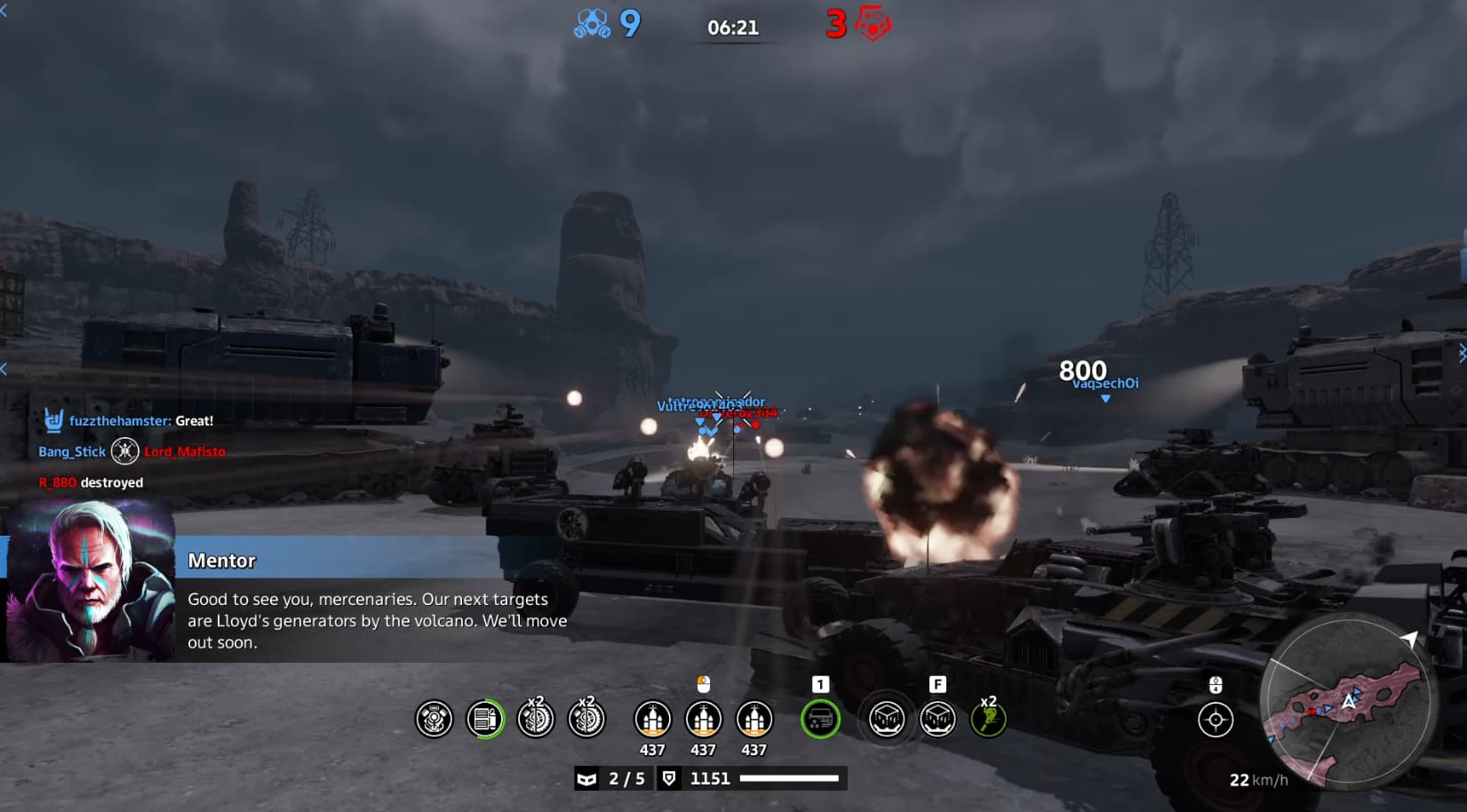This screenshot has height=812, width=1467.
Task: Select the green-ringed radiator module icon
Action: [x=485, y=719]
